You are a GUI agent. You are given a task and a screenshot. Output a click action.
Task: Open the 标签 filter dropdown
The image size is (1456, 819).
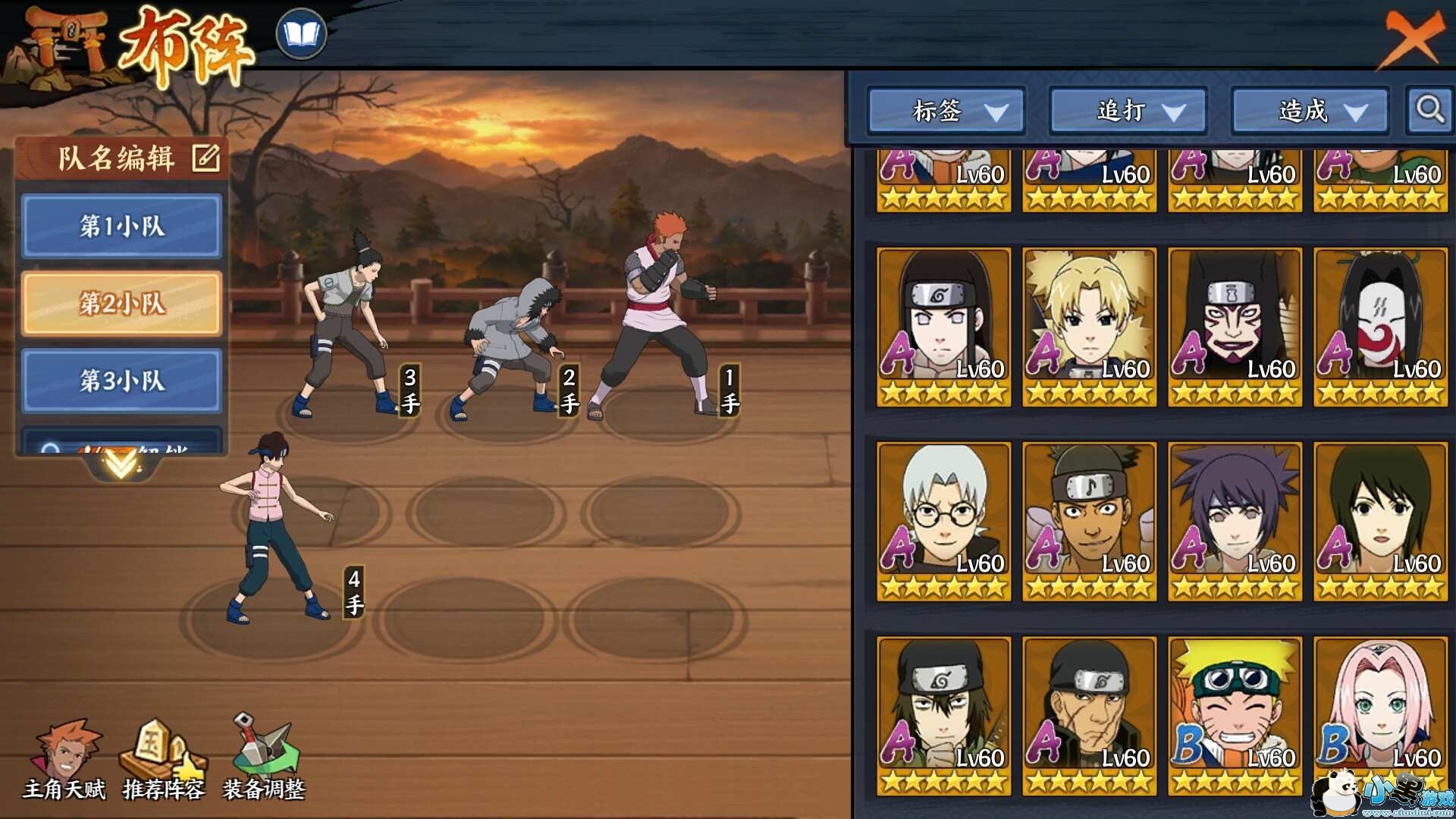pyautogui.click(x=946, y=111)
